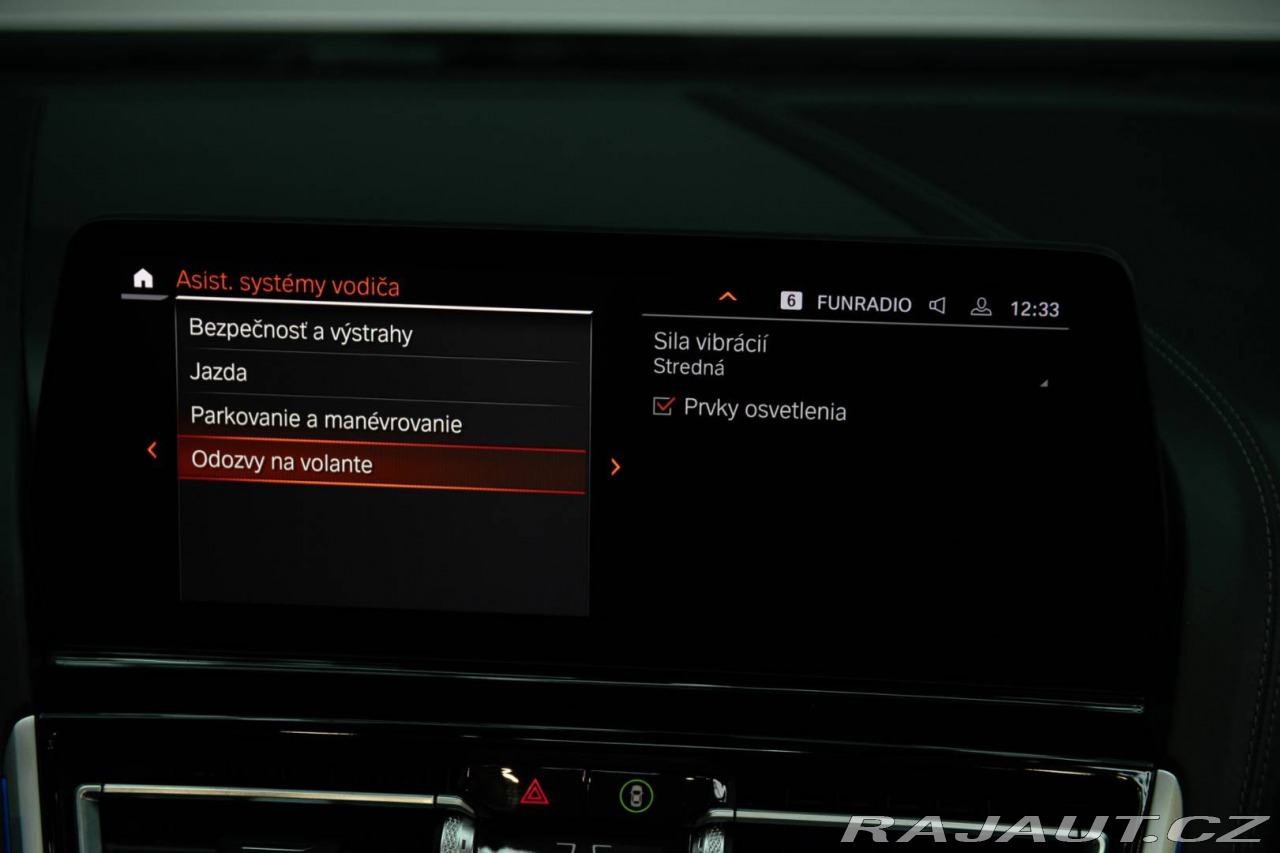
Task: Open the home screen icon
Action: [x=144, y=279]
